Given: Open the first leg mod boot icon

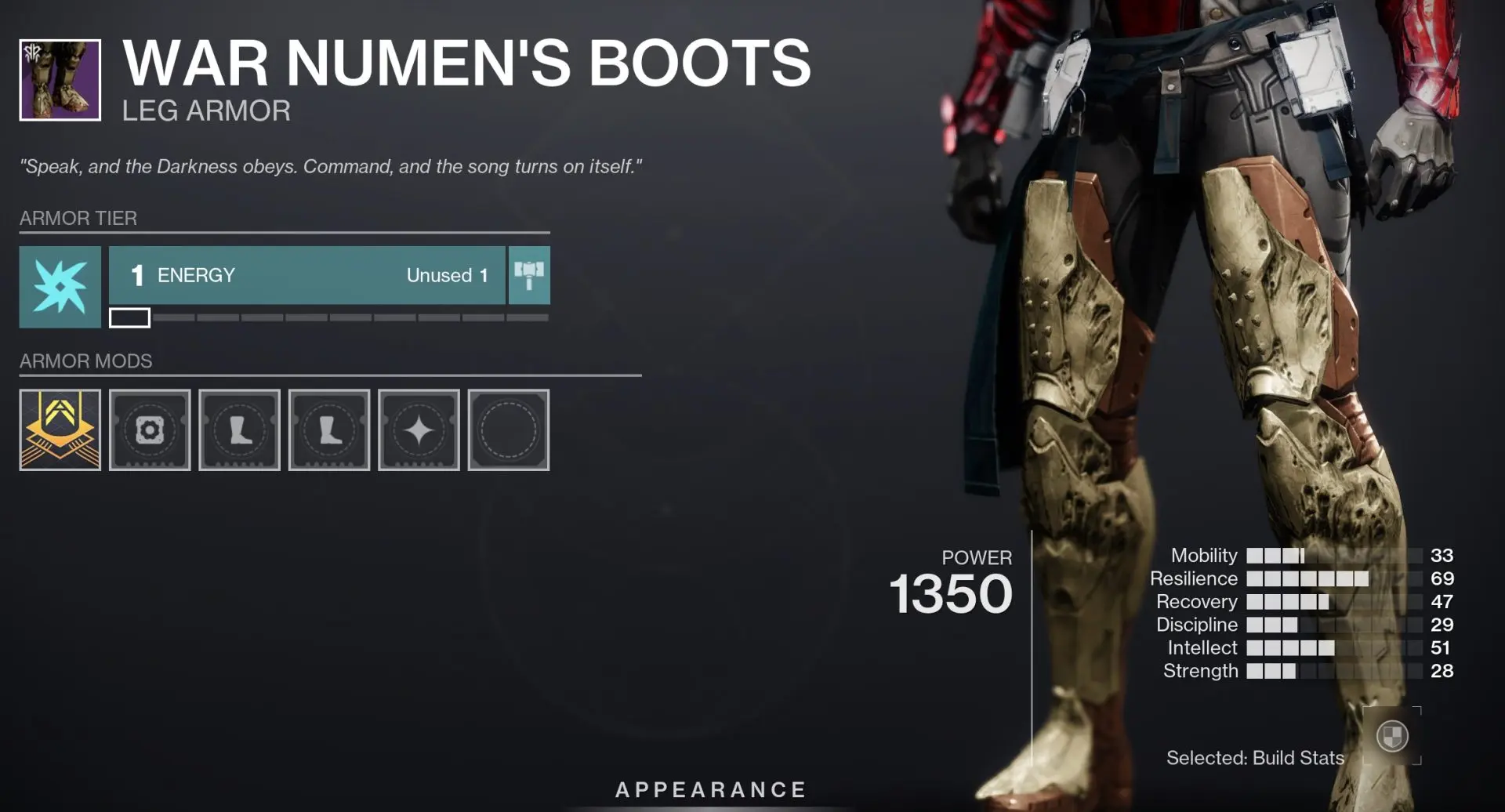Looking at the screenshot, I should pyautogui.click(x=239, y=430).
